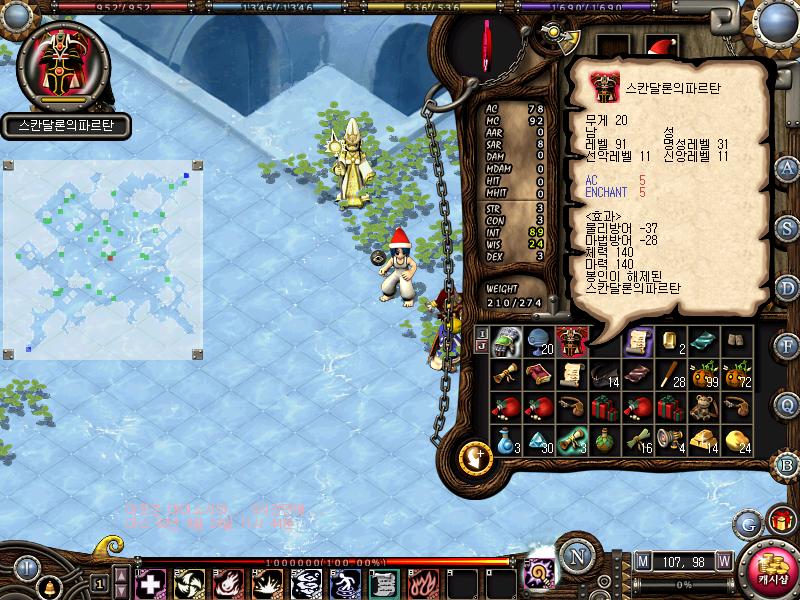Image resolution: width=800 pixels, height=600 pixels.
Task: Switch to inventory page J tab
Action: coord(481,347)
